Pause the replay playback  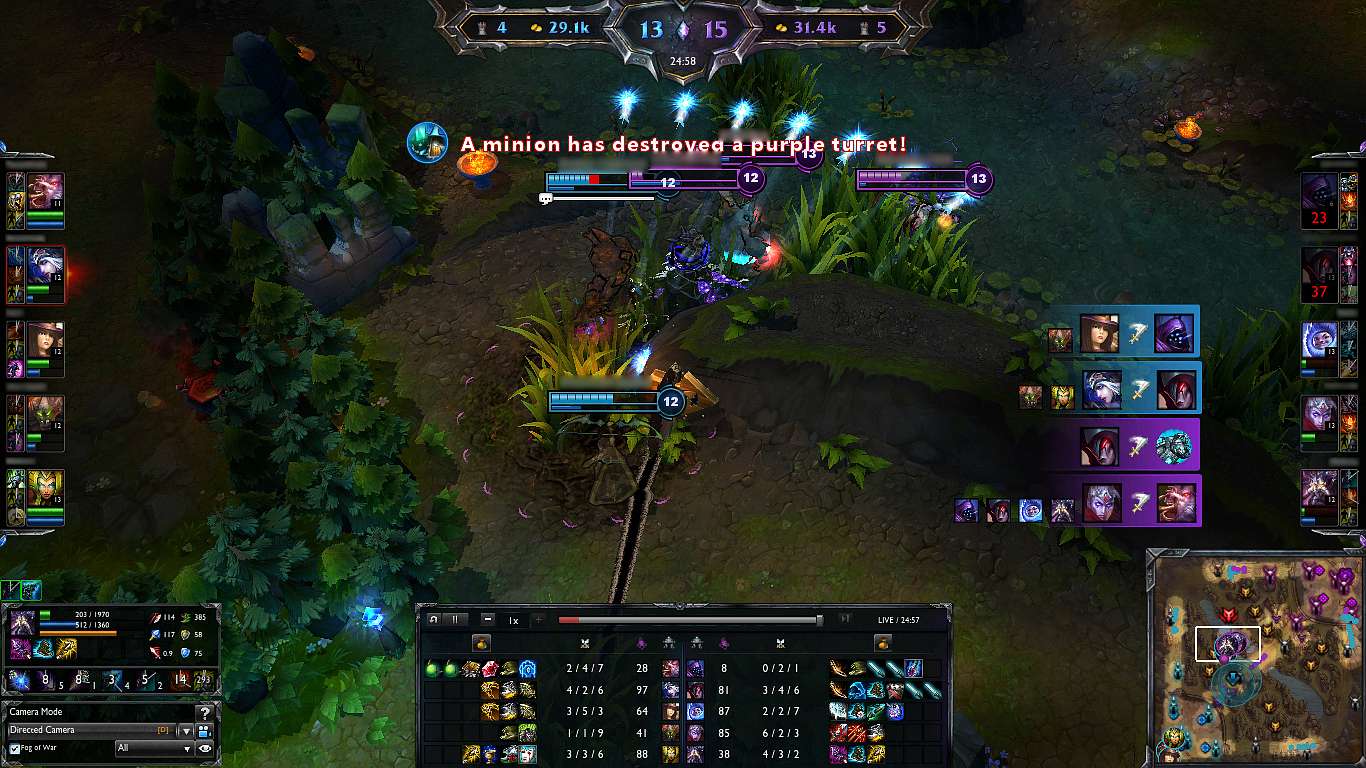[454, 620]
